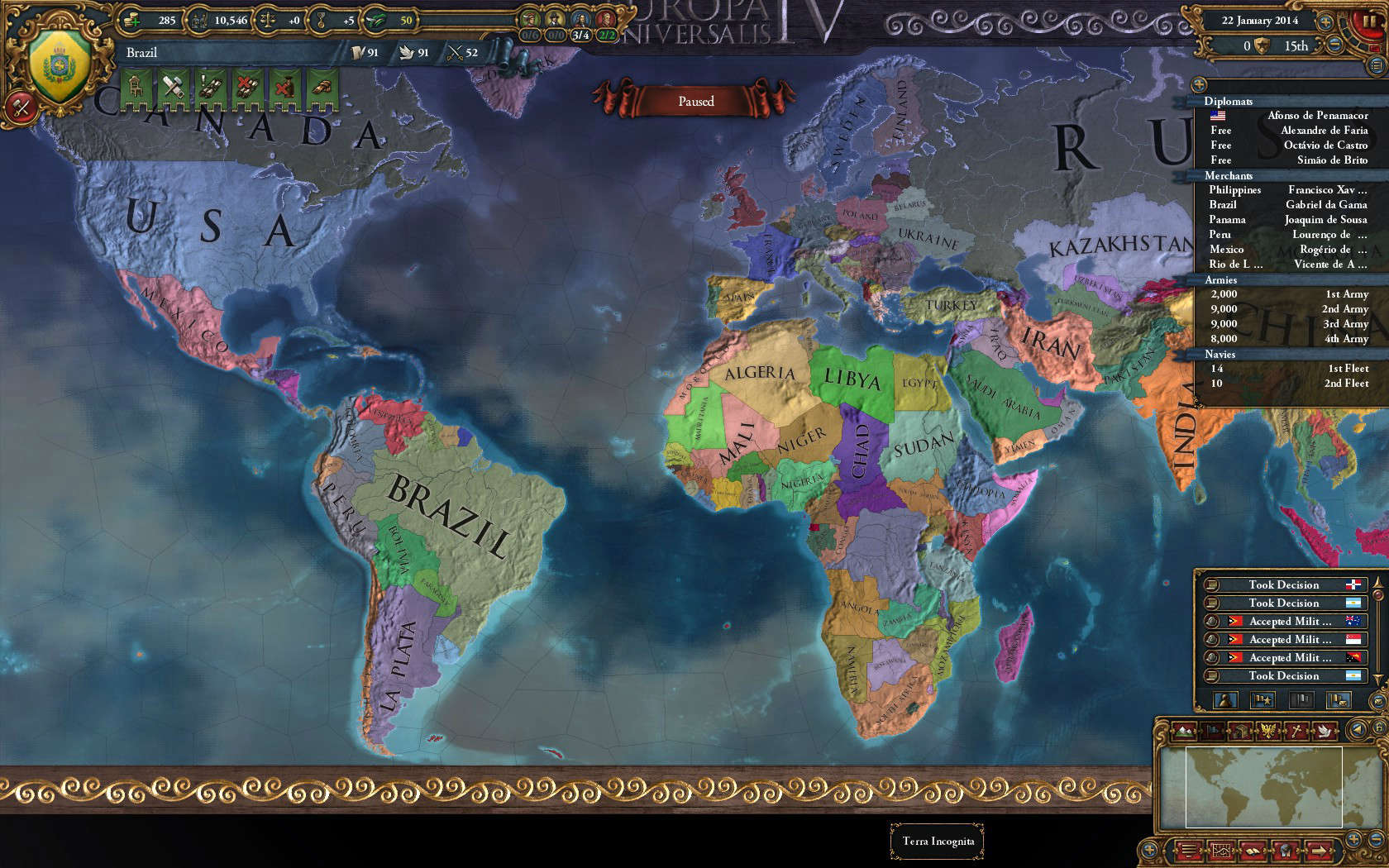
Task: Filter notifications using the decisions flag tab
Action: coord(1263,700)
